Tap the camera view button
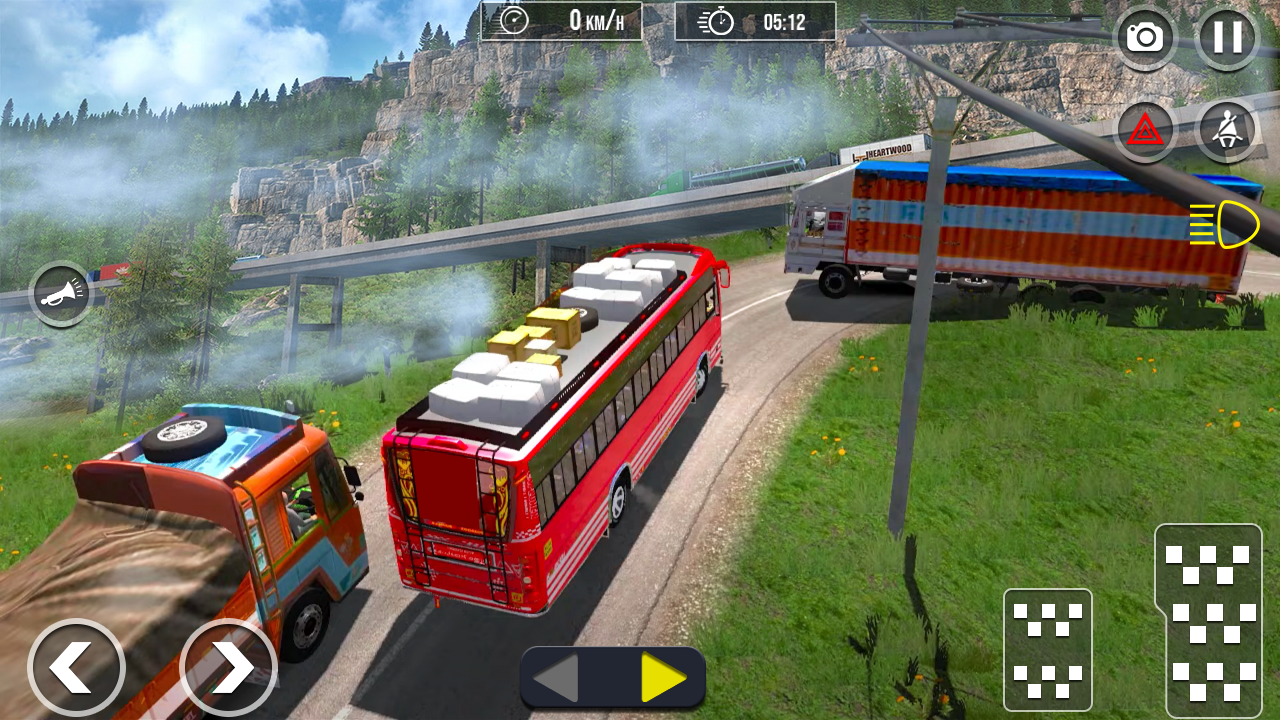Viewport: 1280px width, 720px height. pos(1145,38)
